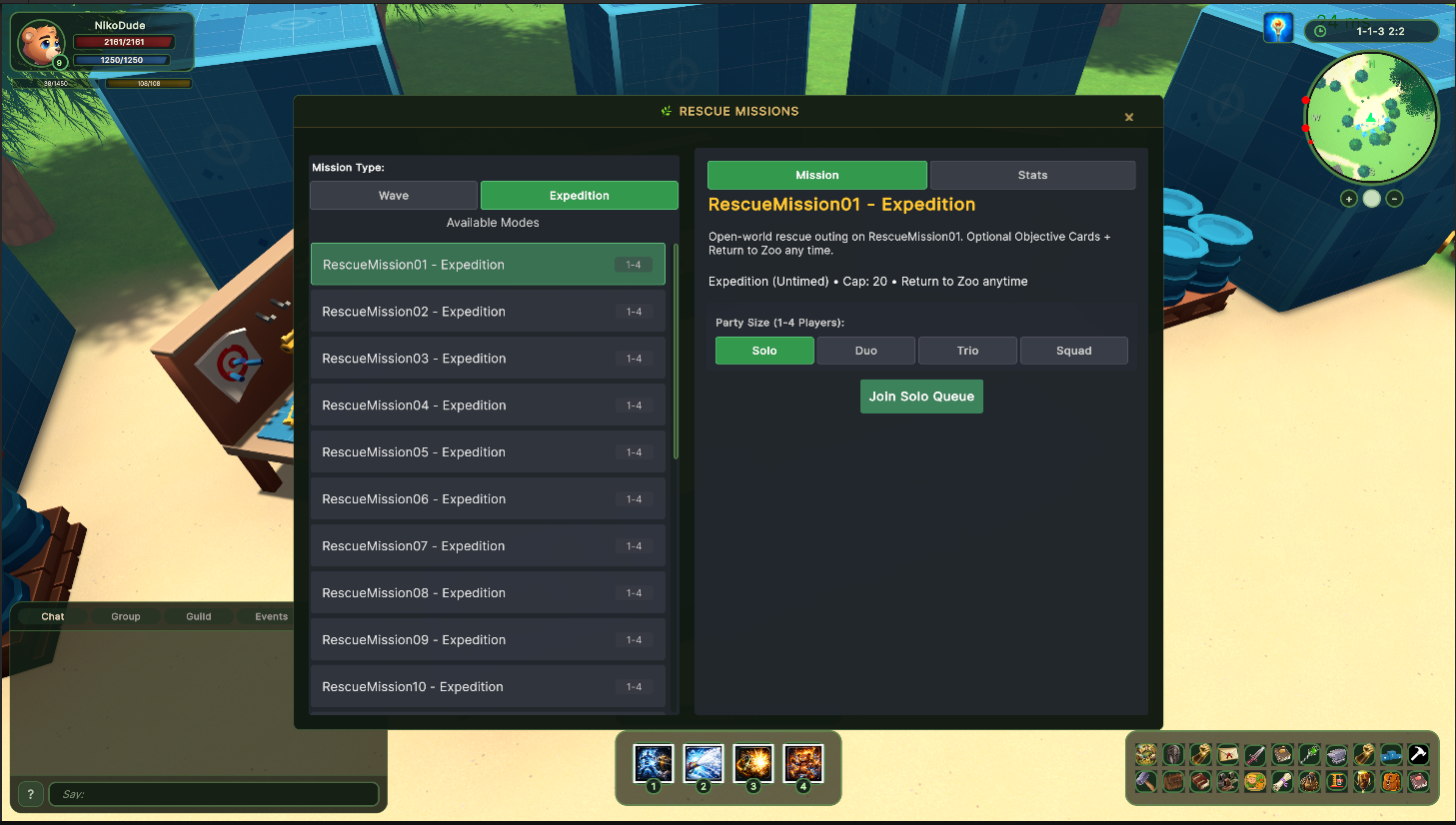This screenshot has height=825, width=1456.
Task: Cast the frost spray ability in slot 2
Action: [703, 764]
